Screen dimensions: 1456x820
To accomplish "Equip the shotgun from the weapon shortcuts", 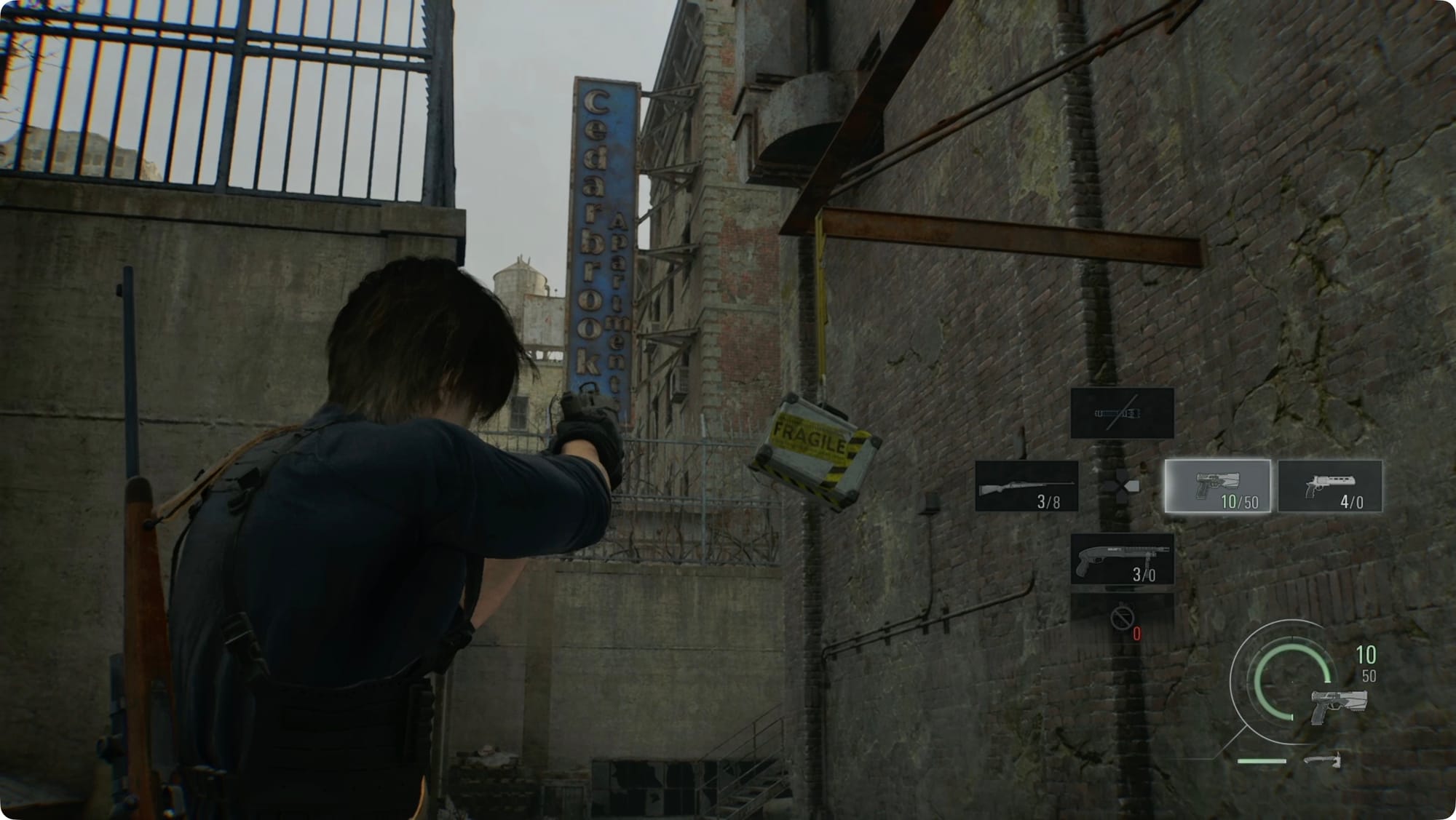I will pyautogui.click(x=1122, y=559).
